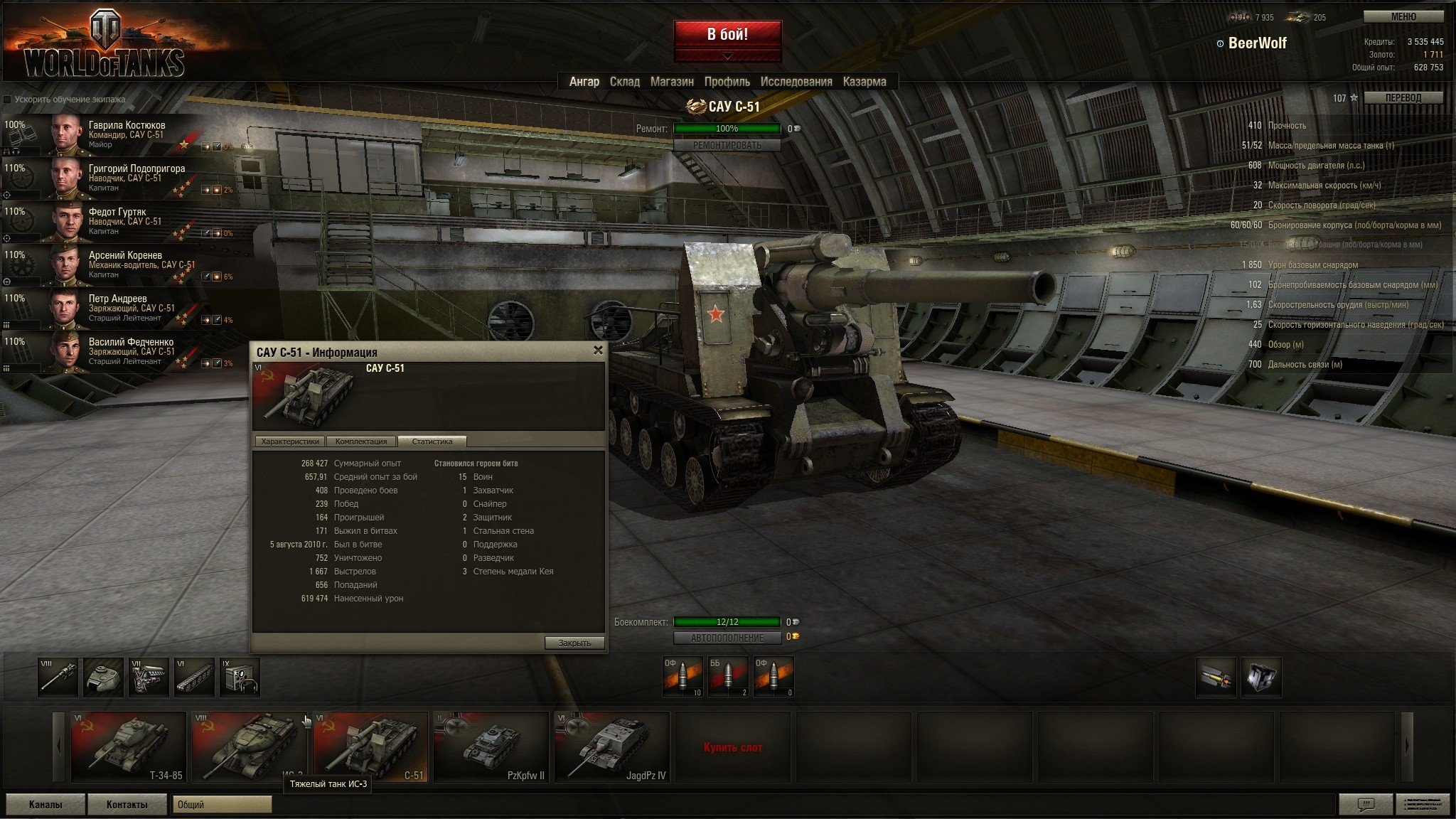This screenshot has height=819, width=1456.
Task: Open the Комплектация tab
Action: pos(361,441)
